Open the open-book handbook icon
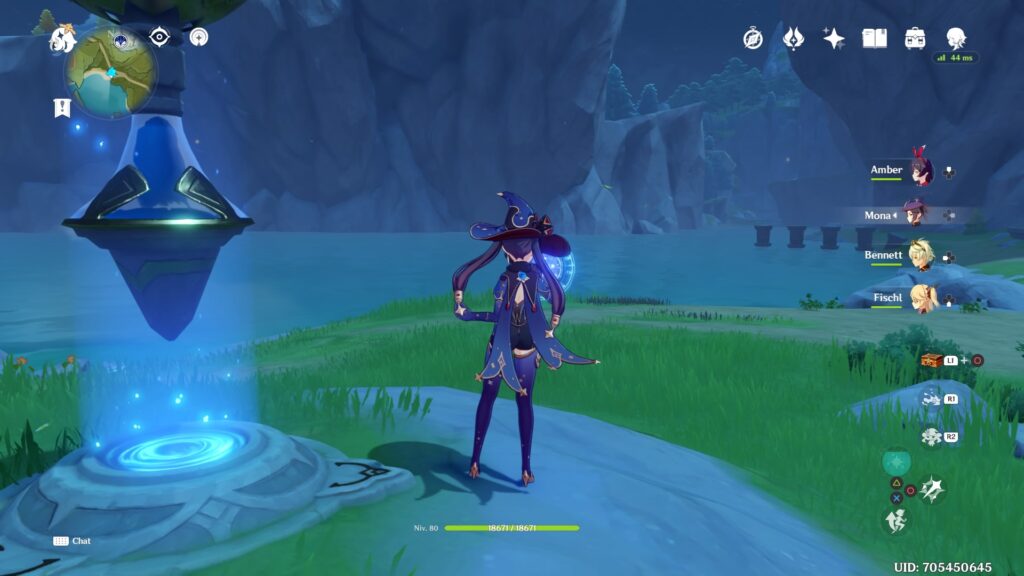Viewport: 1024px width, 576px height. coord(875,39)
